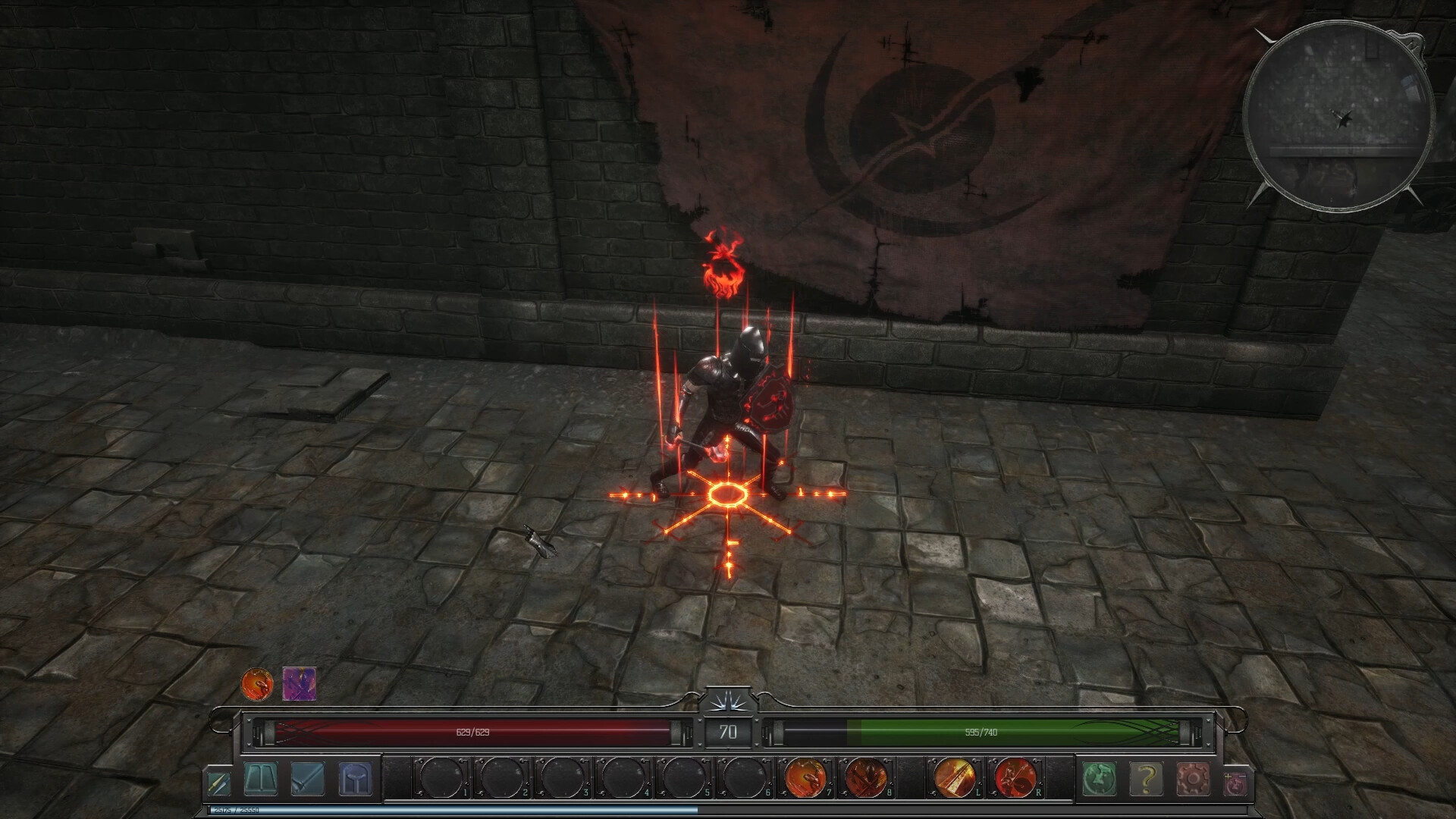Click the level 70 indicator between the bars
The height and width of the screenshot is (819, 1456).
coord(728,733)
